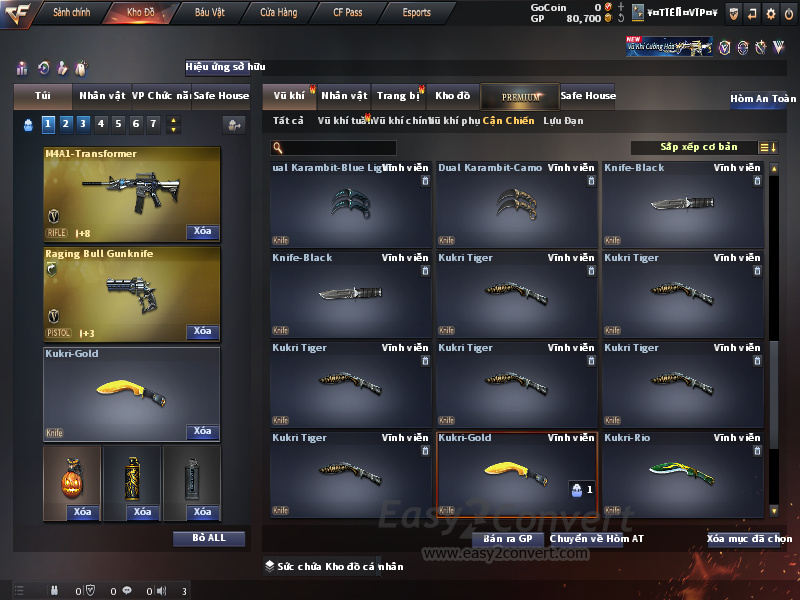Image resolution: width=800 pixels, height=600 pixels.
Task: Filter weapons by Lựu Đạn
Action: 563,121
